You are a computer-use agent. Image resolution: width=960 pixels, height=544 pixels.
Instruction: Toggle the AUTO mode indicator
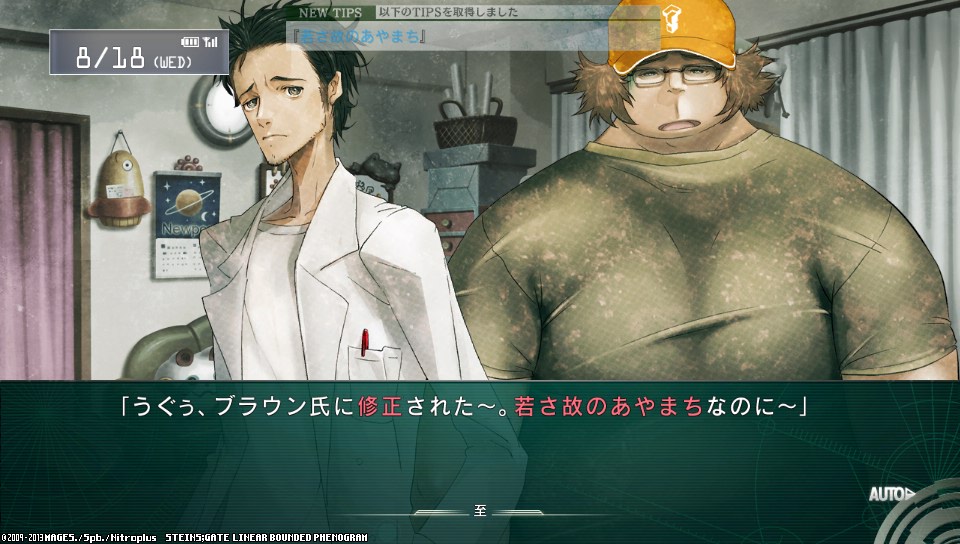[x=889, y=494]
